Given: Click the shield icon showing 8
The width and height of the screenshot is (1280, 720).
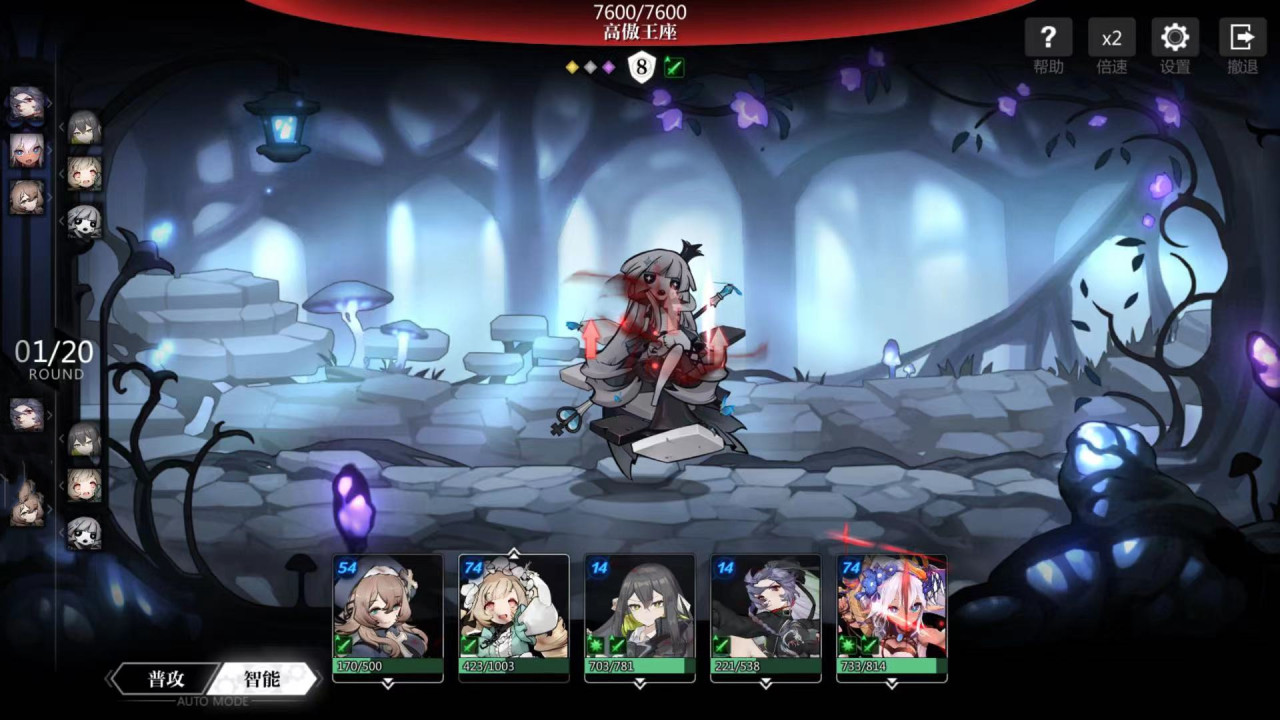Looking at the screenshot, I should click(642, 68).
